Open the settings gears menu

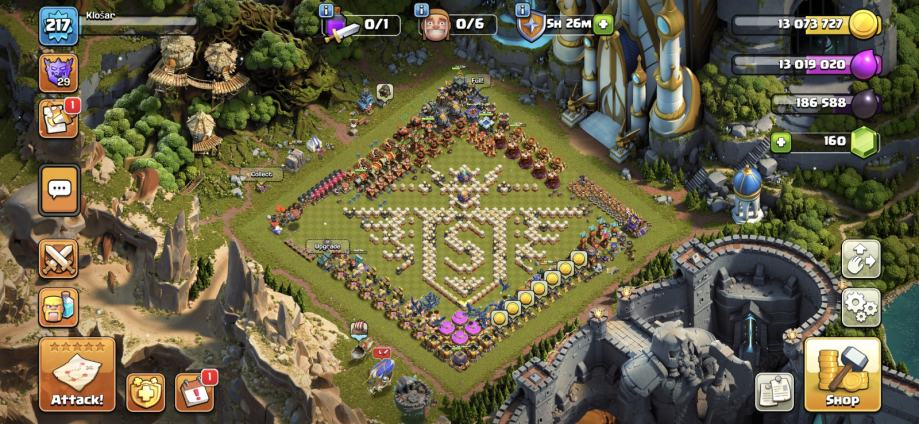click(x=861, y=307)
